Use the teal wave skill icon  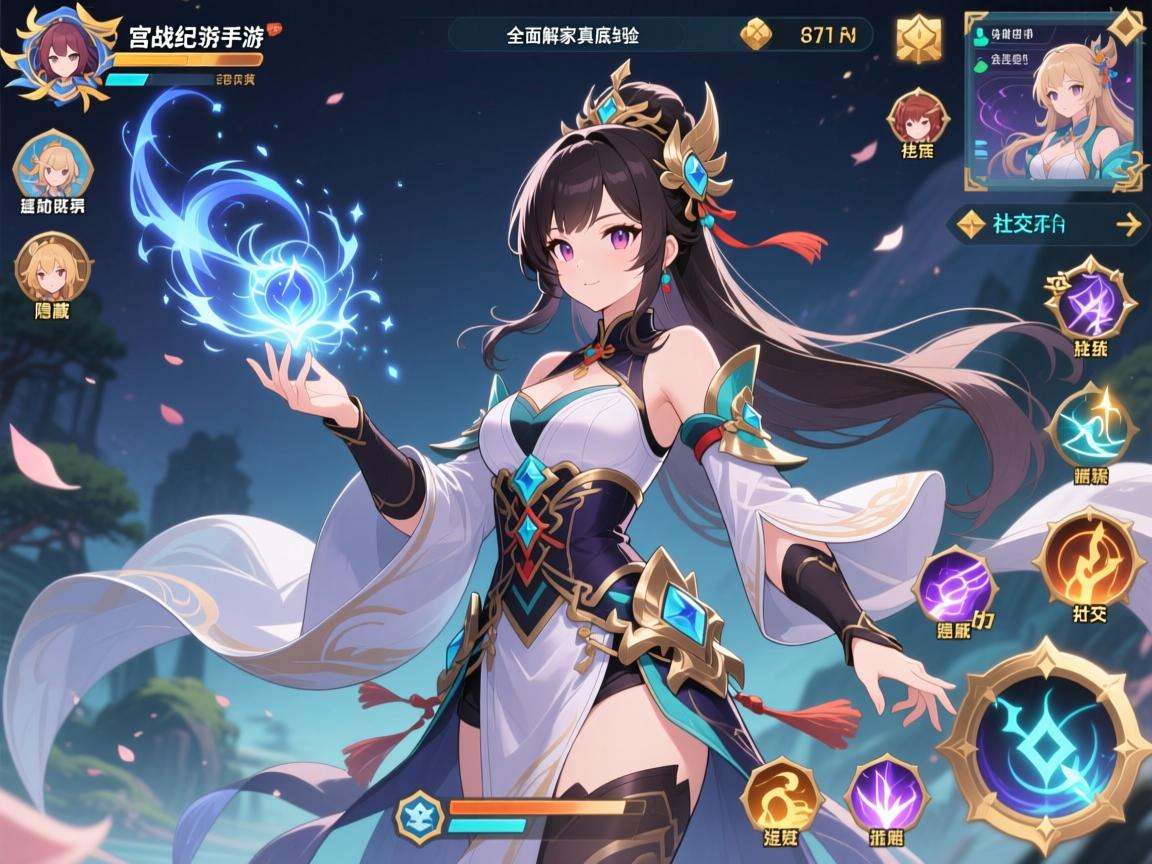point(1092,429)
